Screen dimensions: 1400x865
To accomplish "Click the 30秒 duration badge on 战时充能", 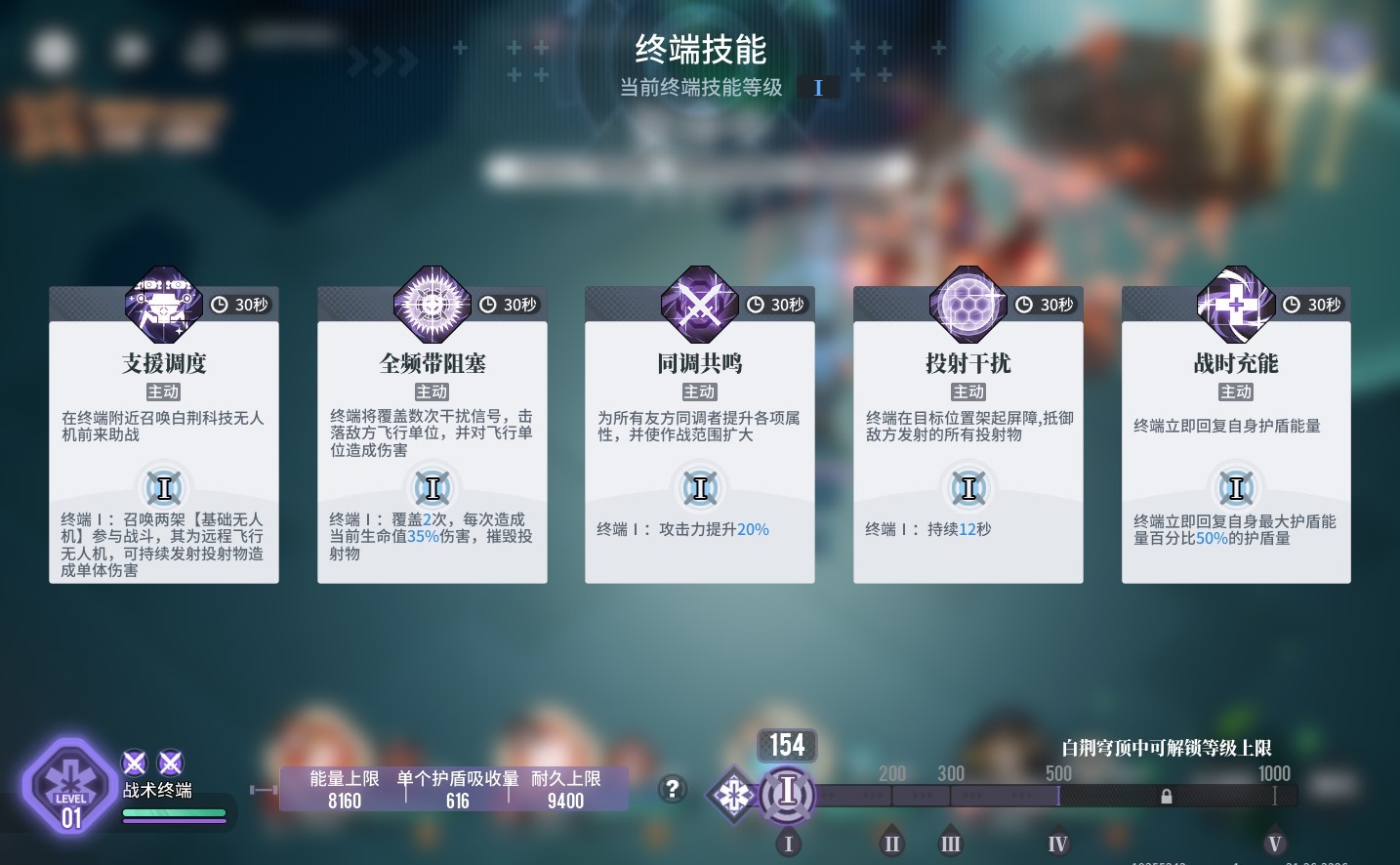I will tap(1312, 304).
